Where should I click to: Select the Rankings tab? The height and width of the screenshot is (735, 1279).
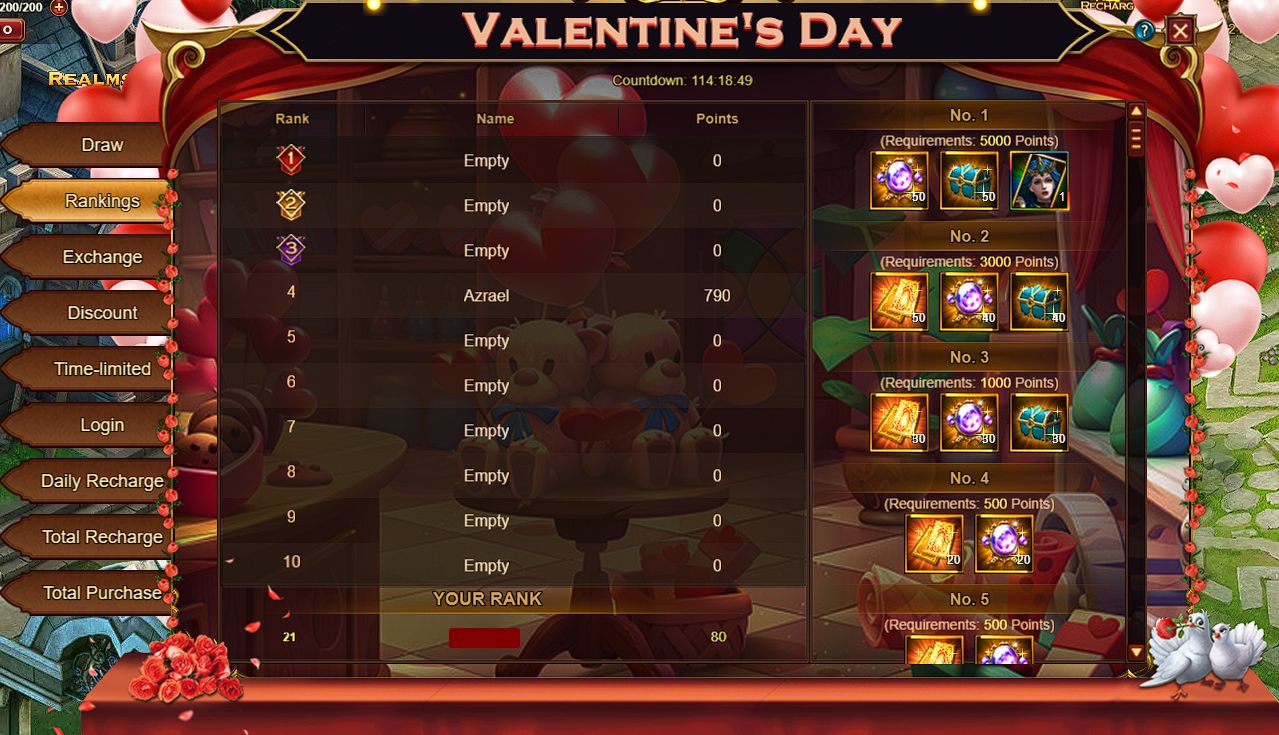click(101, 201)
